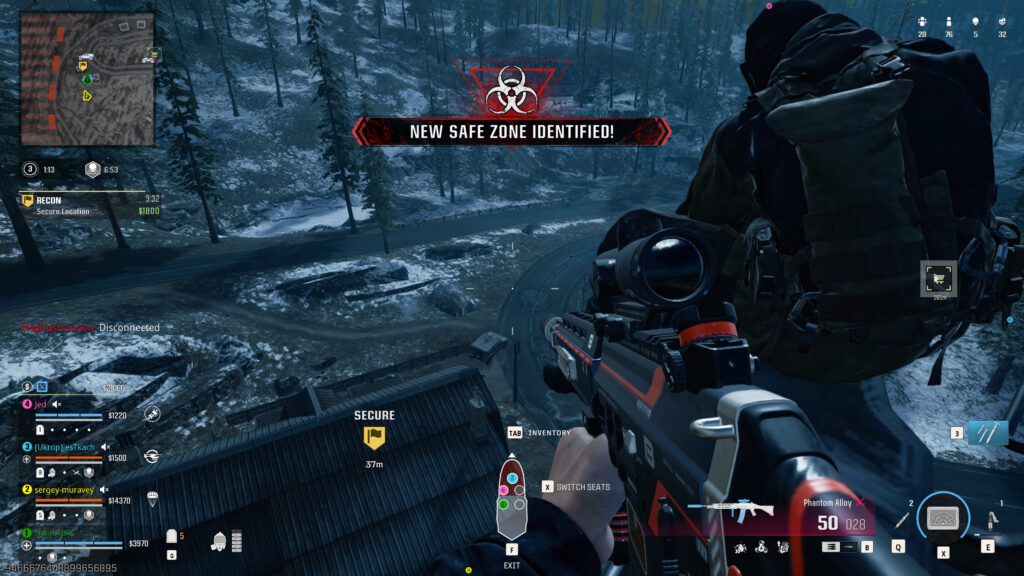Click the yellow Secure objective flag marker
1024x576 pixels.
[374, 437]
